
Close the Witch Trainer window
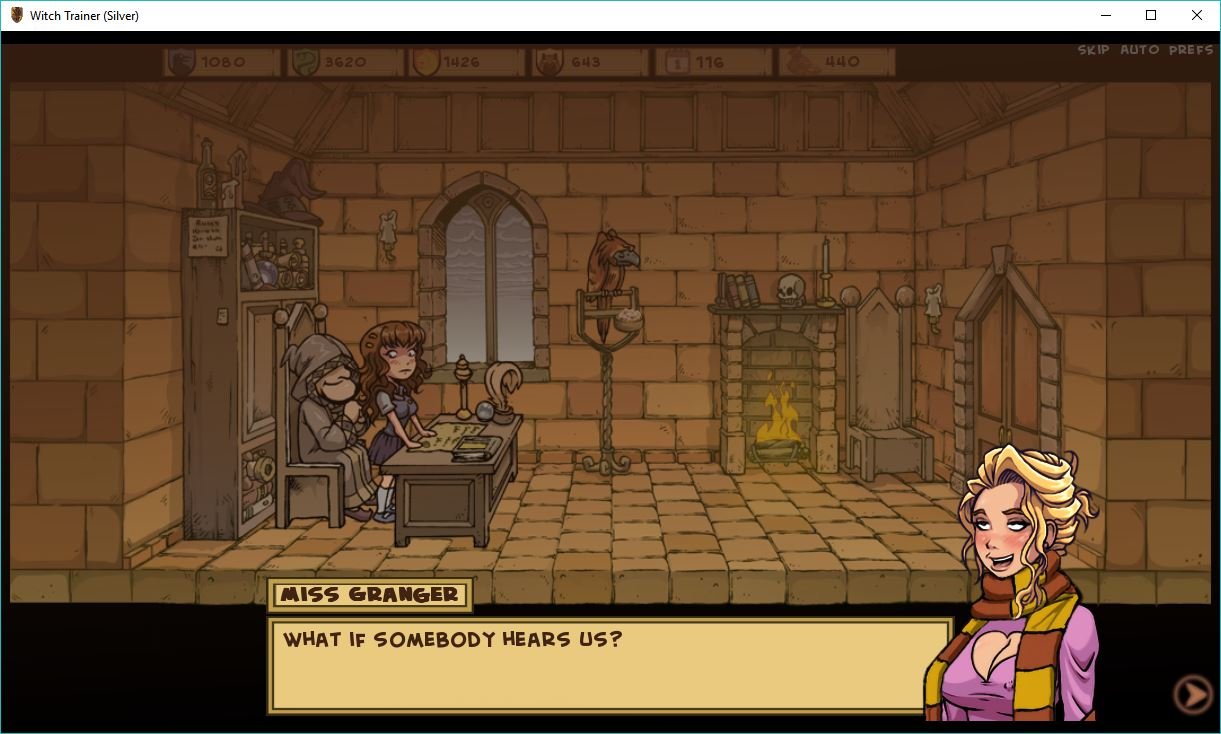point(1196,15)
